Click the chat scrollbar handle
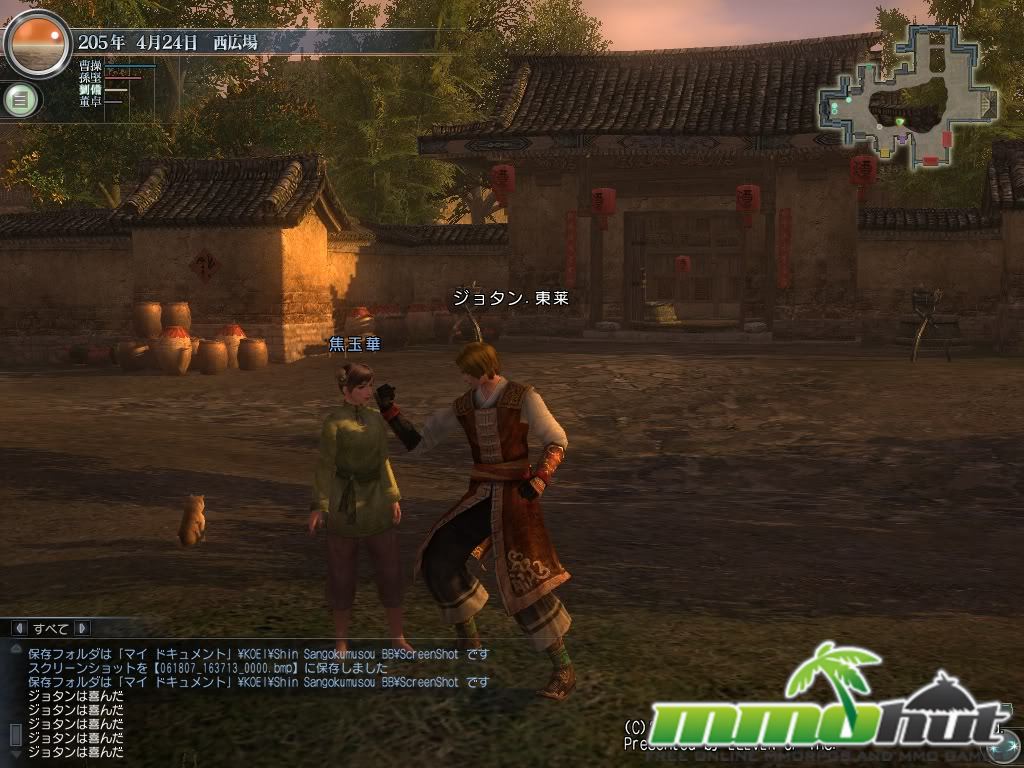This screenshot has height=768, width=1024. [14, 736]
